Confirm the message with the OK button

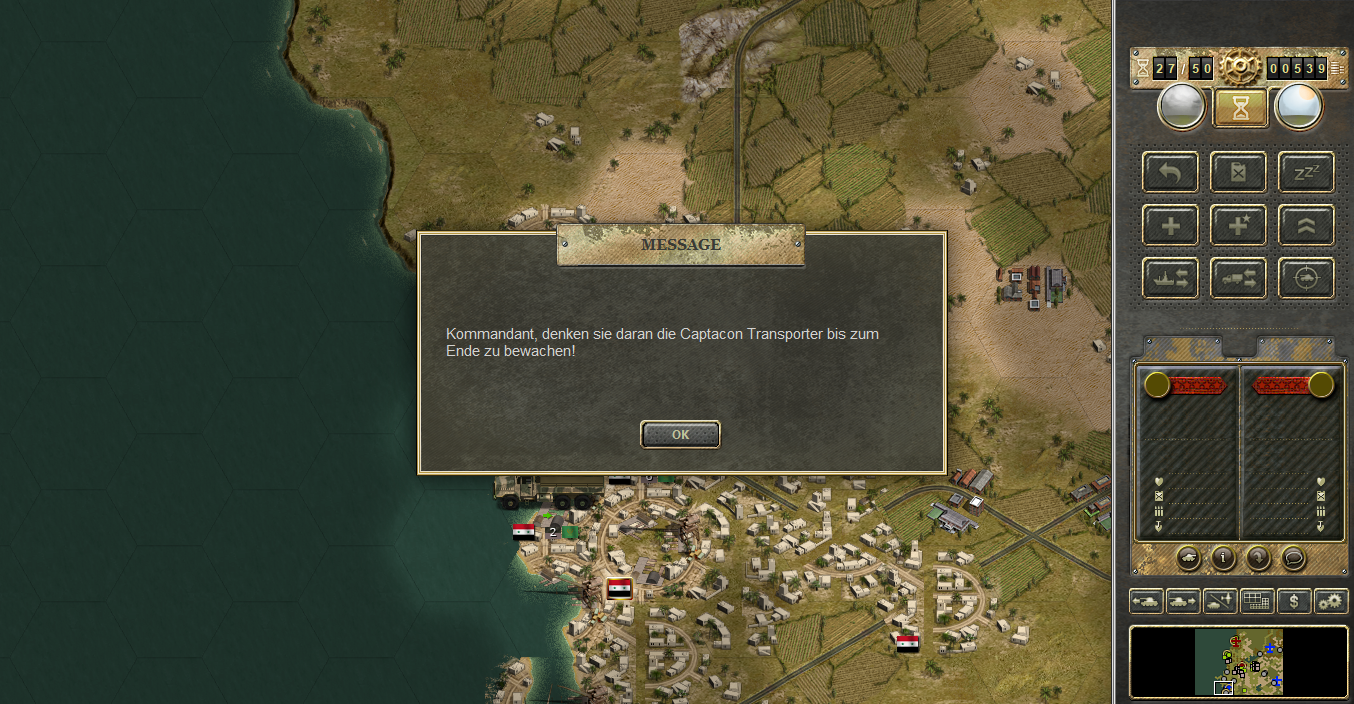(x=680, y=435)
